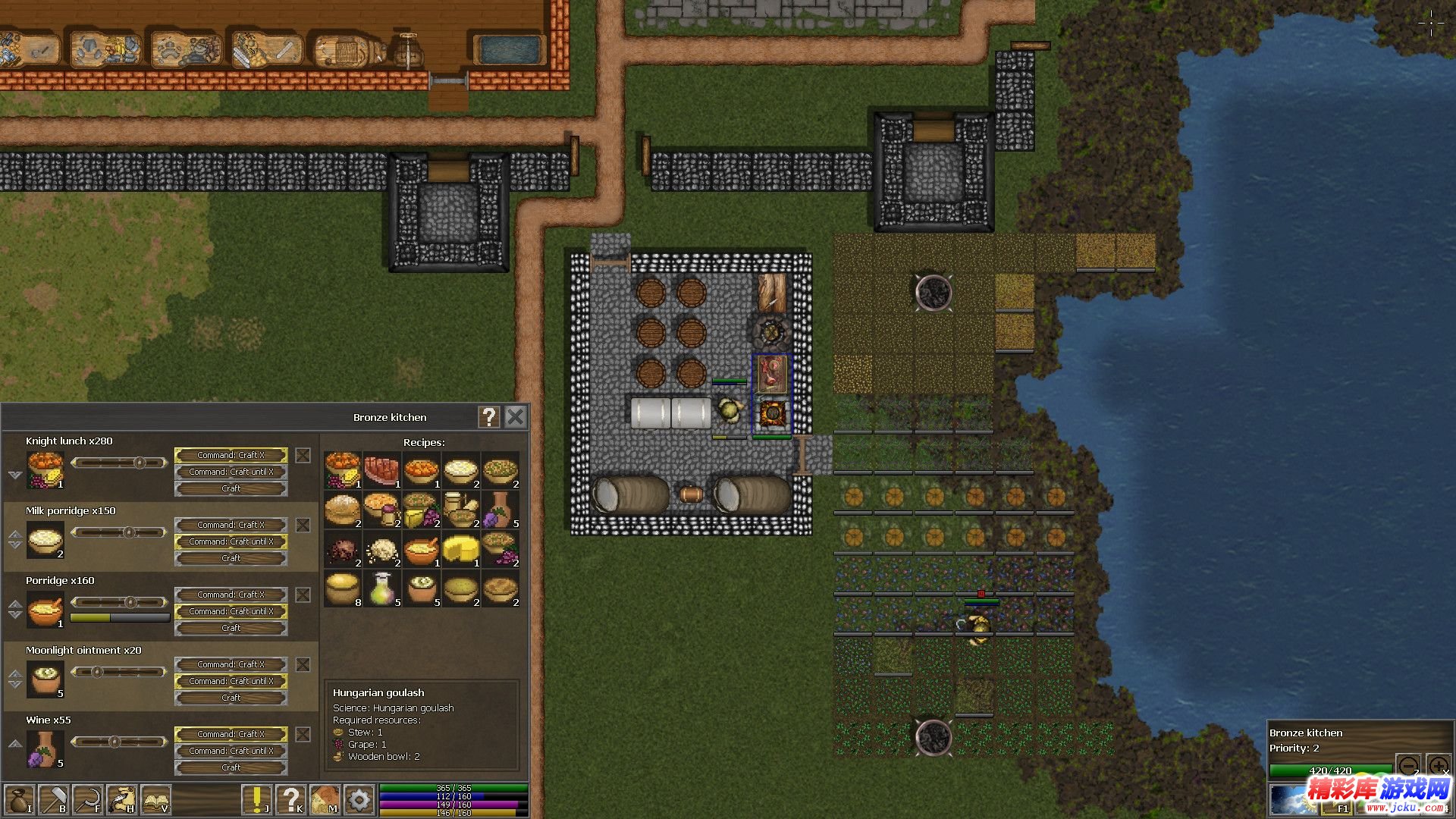This screenshot has width=1456, height=819.
Task: Choose Craft until X for Milk porridge
Action: pos(231,541)
